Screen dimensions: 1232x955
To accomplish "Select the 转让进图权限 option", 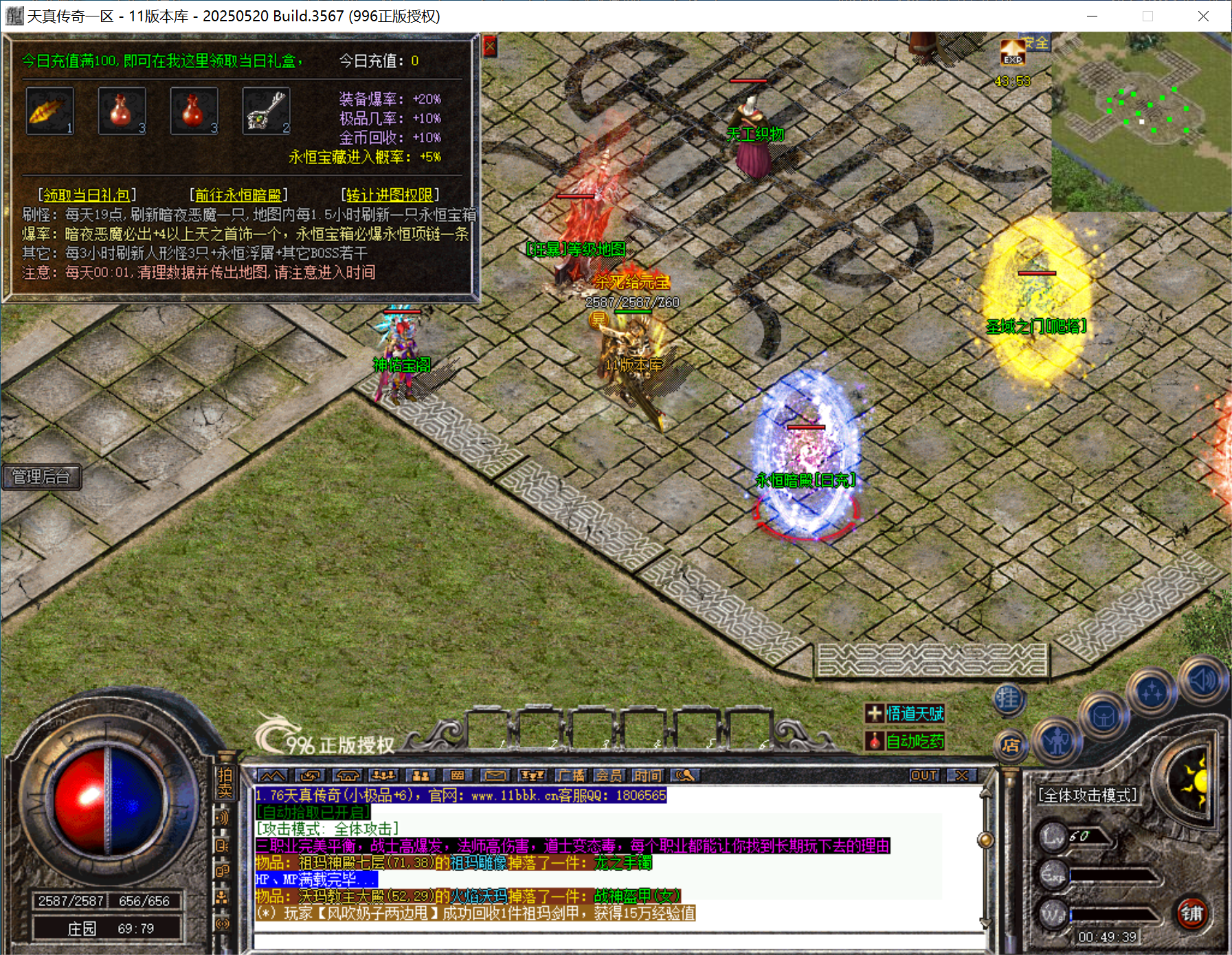I will pos(390,195).
